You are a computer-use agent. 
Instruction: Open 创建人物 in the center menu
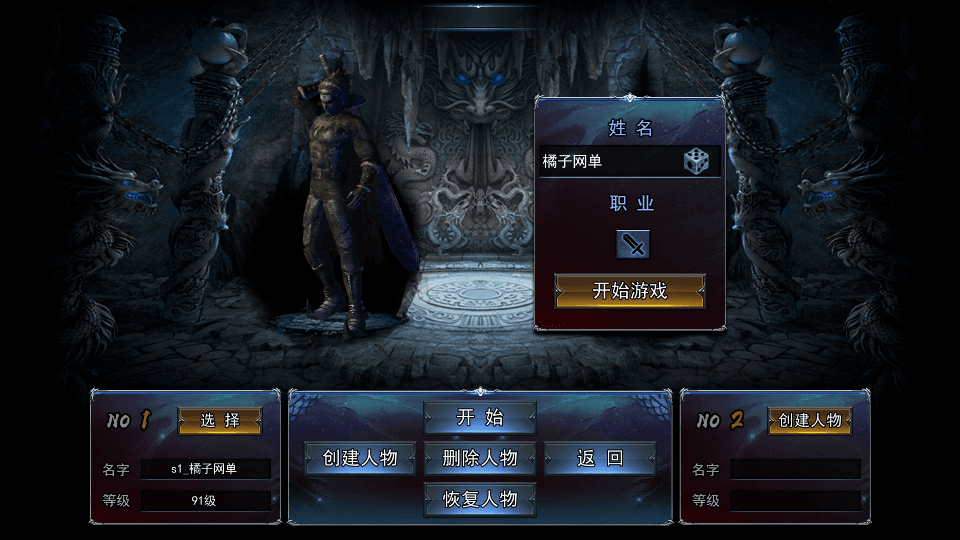click(x=360, y=458)
